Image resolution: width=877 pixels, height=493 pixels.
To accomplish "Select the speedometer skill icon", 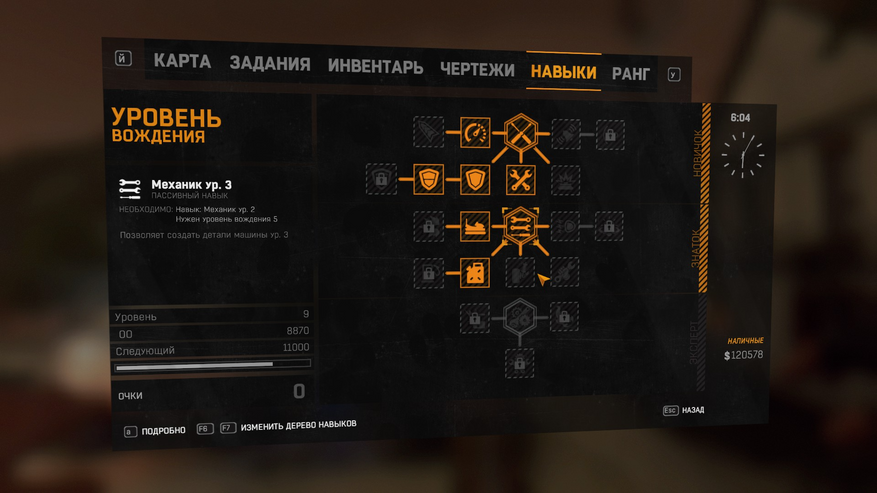I will 475,132.
